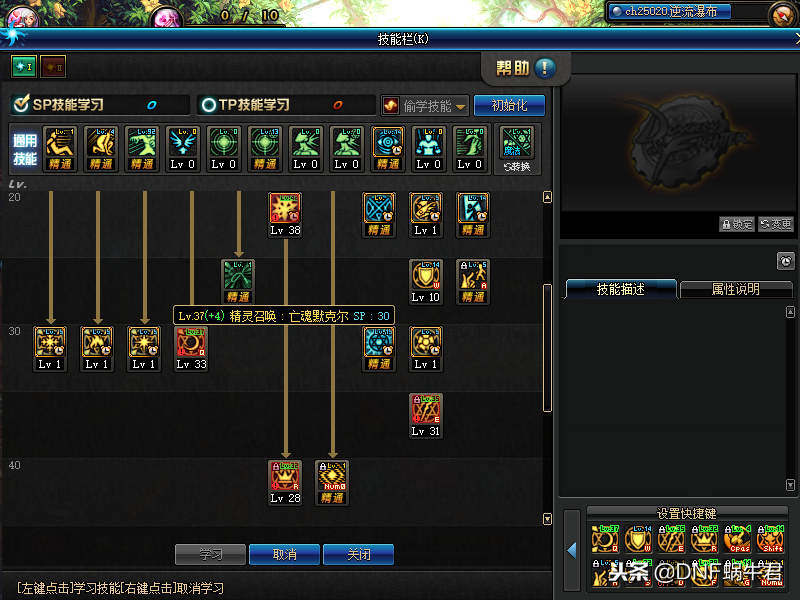Select the red Lv 38 skill icon
Image resolution: width=800 pixels, height=600 pixels.
(x=285, y=209)
